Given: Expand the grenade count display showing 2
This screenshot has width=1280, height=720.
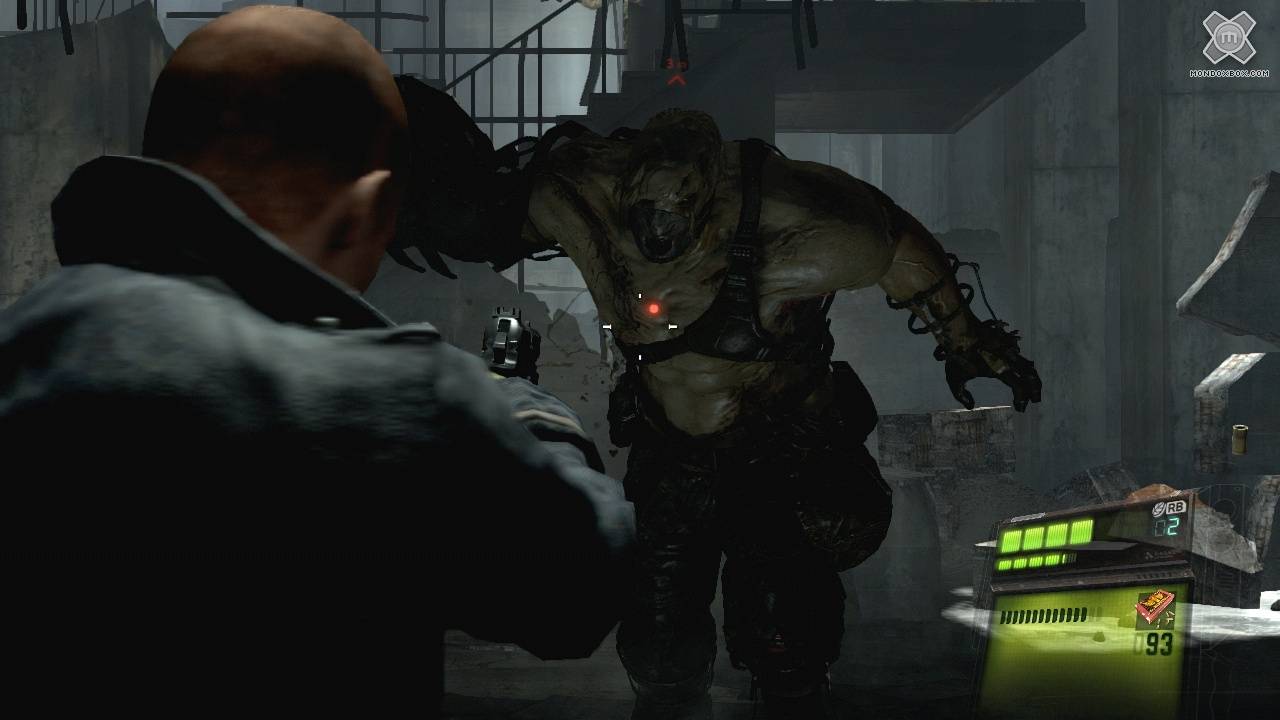Looking at the screenshot, I should (1170, 528).
